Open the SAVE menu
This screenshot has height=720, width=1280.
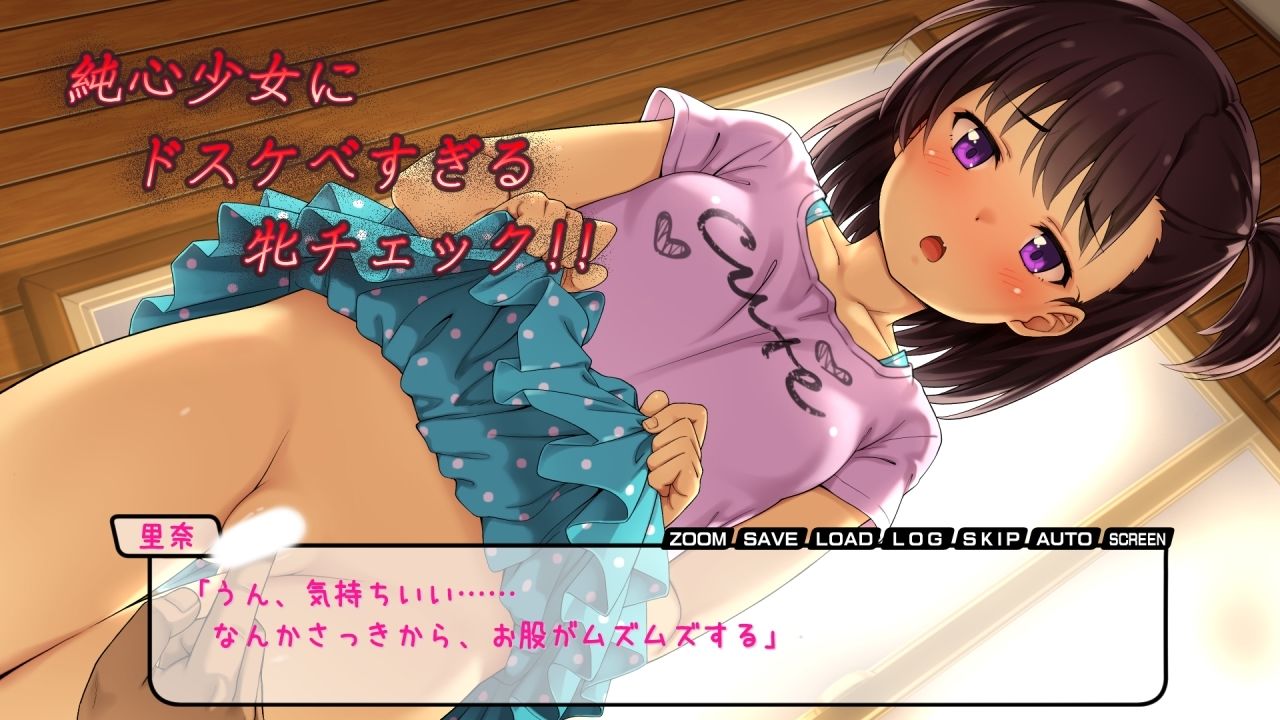[x=770, y=540]
